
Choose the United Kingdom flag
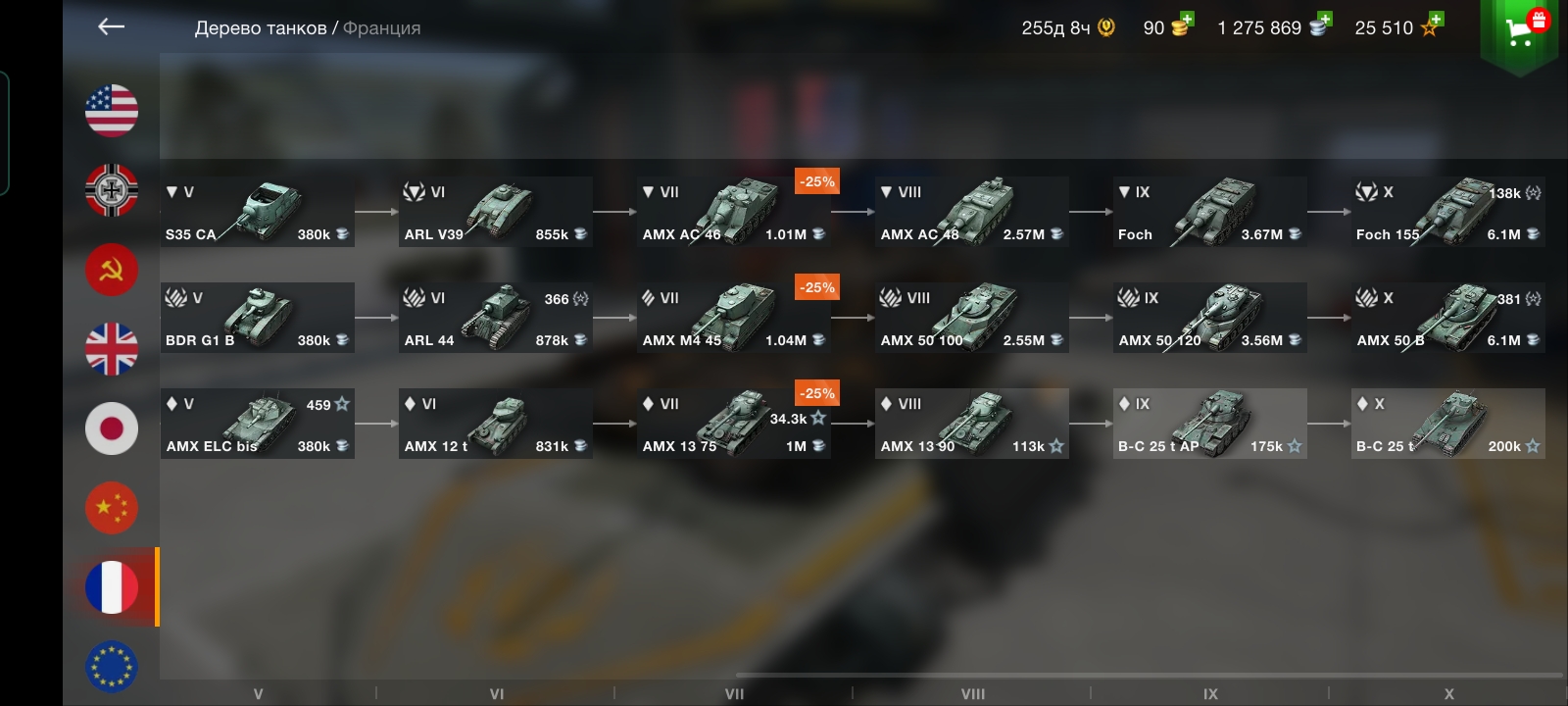[x=112, y=349]
